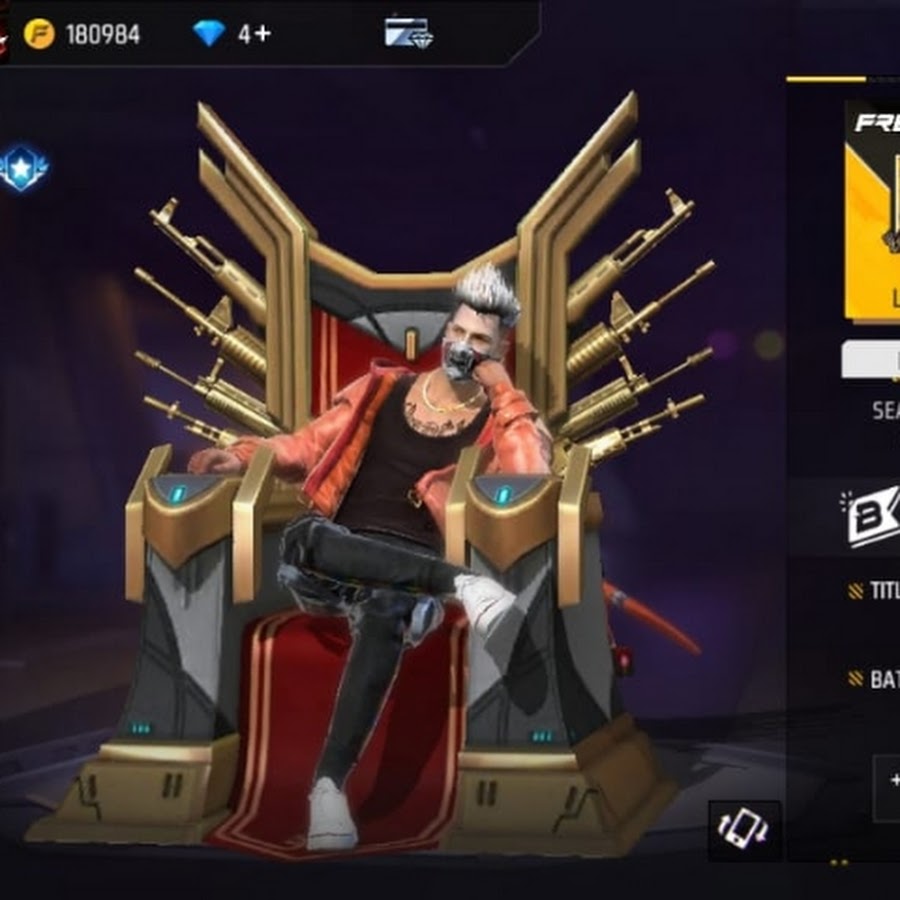Select the gold coin currency icon
Image resolution: width=900 pixels, height=900 pixels.
click(x=39, y=34)
